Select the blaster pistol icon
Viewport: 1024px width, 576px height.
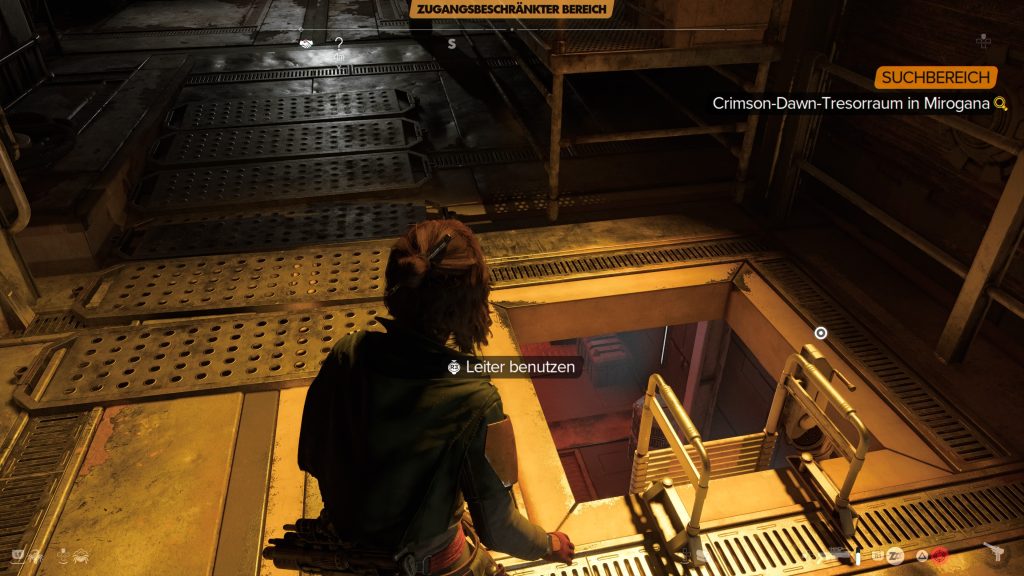click(x=994, y=552)
